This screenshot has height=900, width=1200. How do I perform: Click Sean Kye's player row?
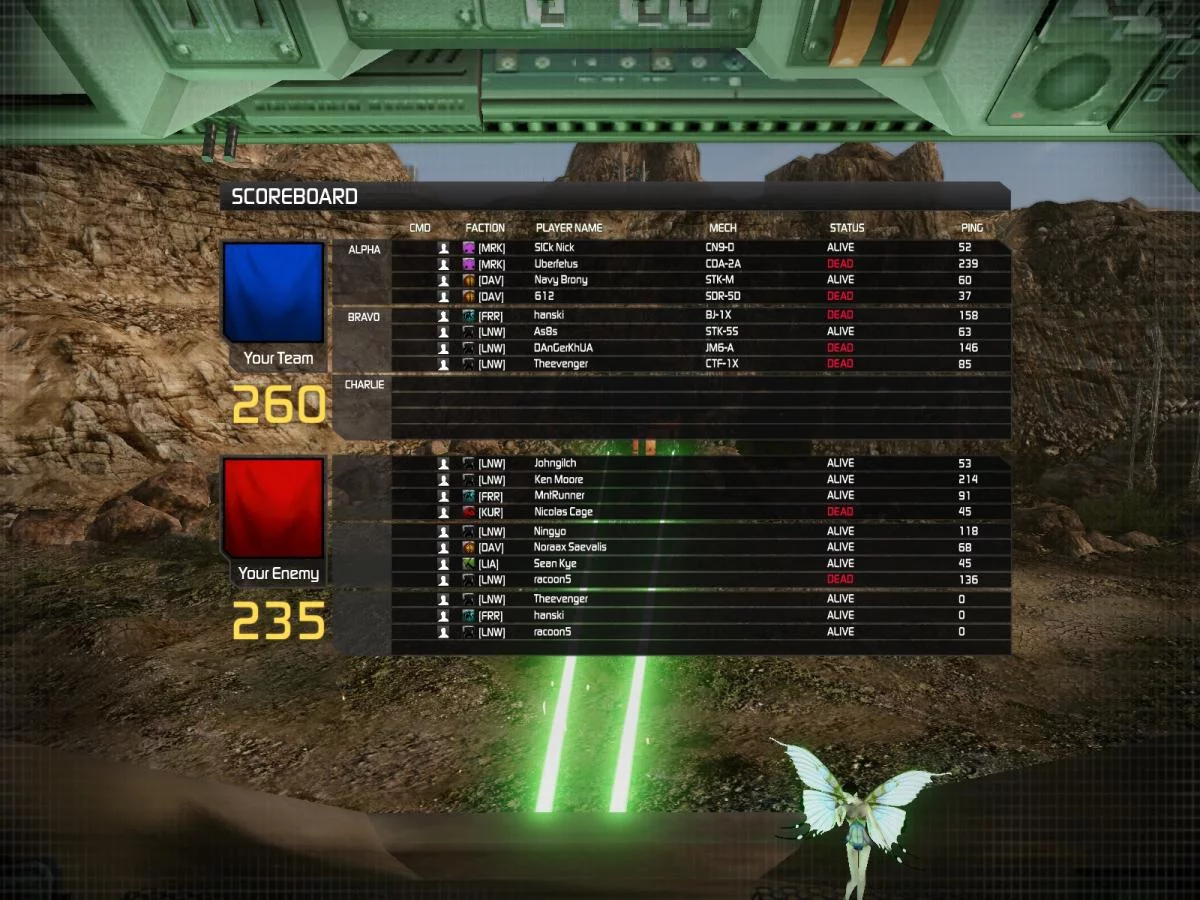[555, 564]
